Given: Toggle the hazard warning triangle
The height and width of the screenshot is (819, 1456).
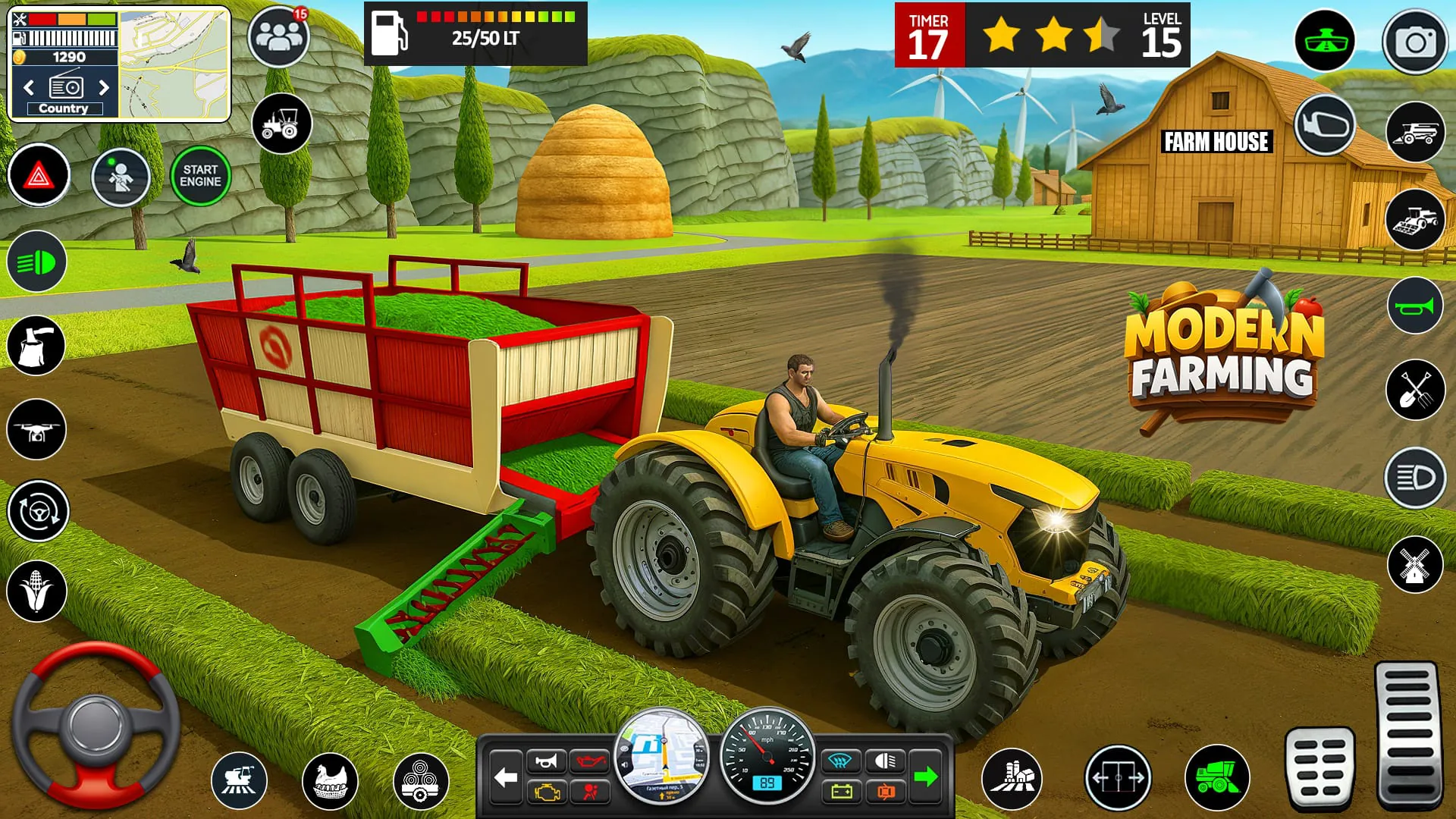Looking at the screenshot, I should click(x=39, y=175).
